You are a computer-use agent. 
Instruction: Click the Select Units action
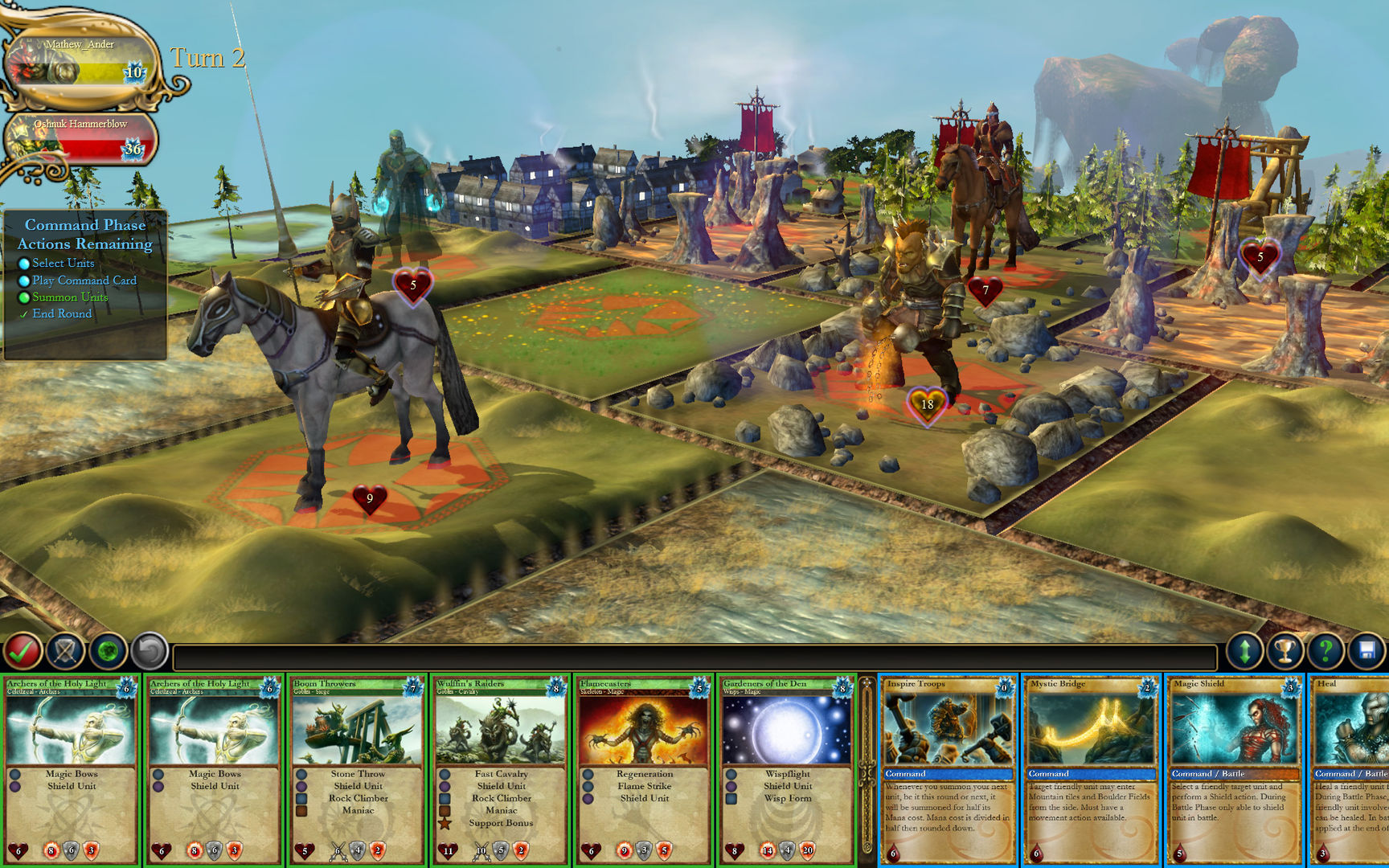click(62, 263)
